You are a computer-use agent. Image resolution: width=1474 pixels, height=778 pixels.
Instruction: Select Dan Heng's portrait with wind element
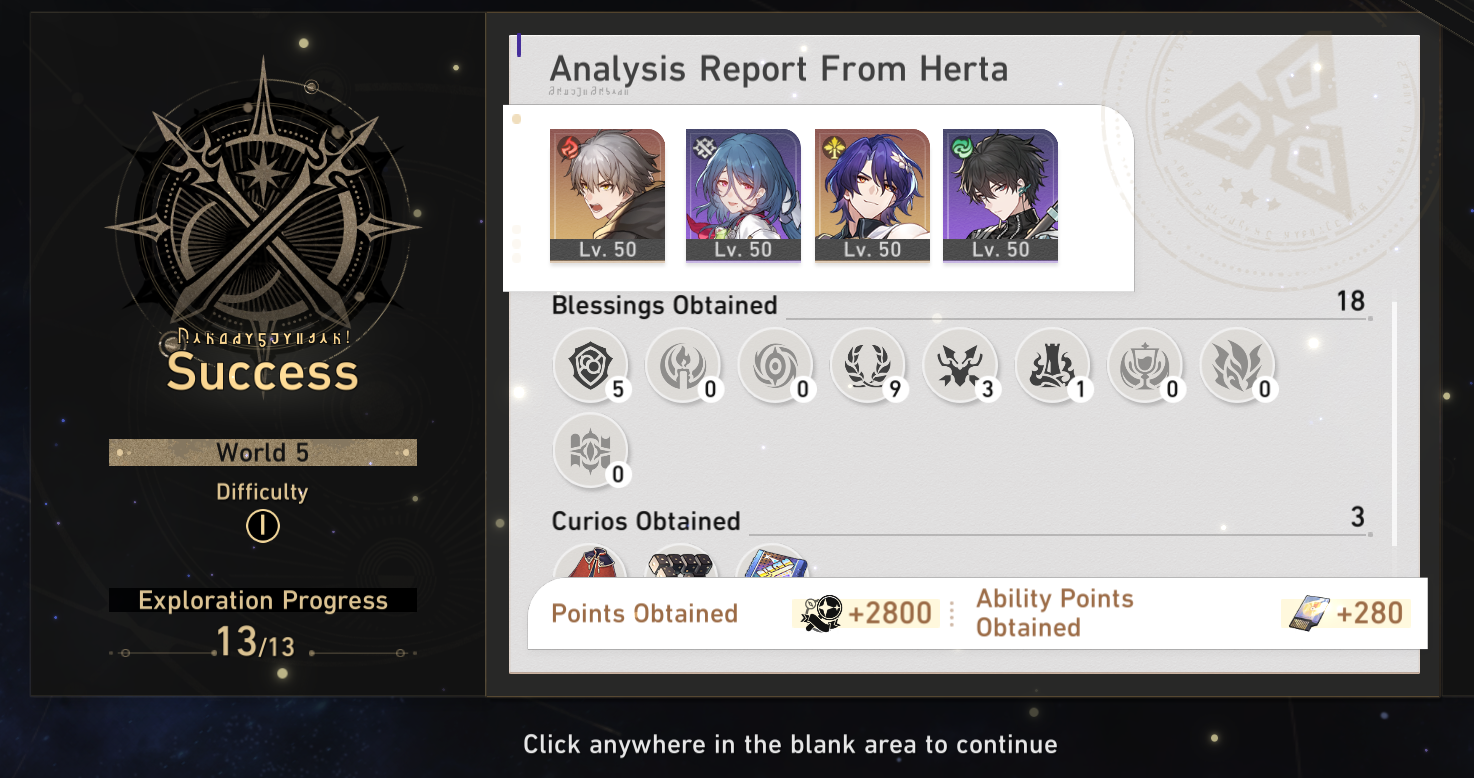[x=1000, y=195]
